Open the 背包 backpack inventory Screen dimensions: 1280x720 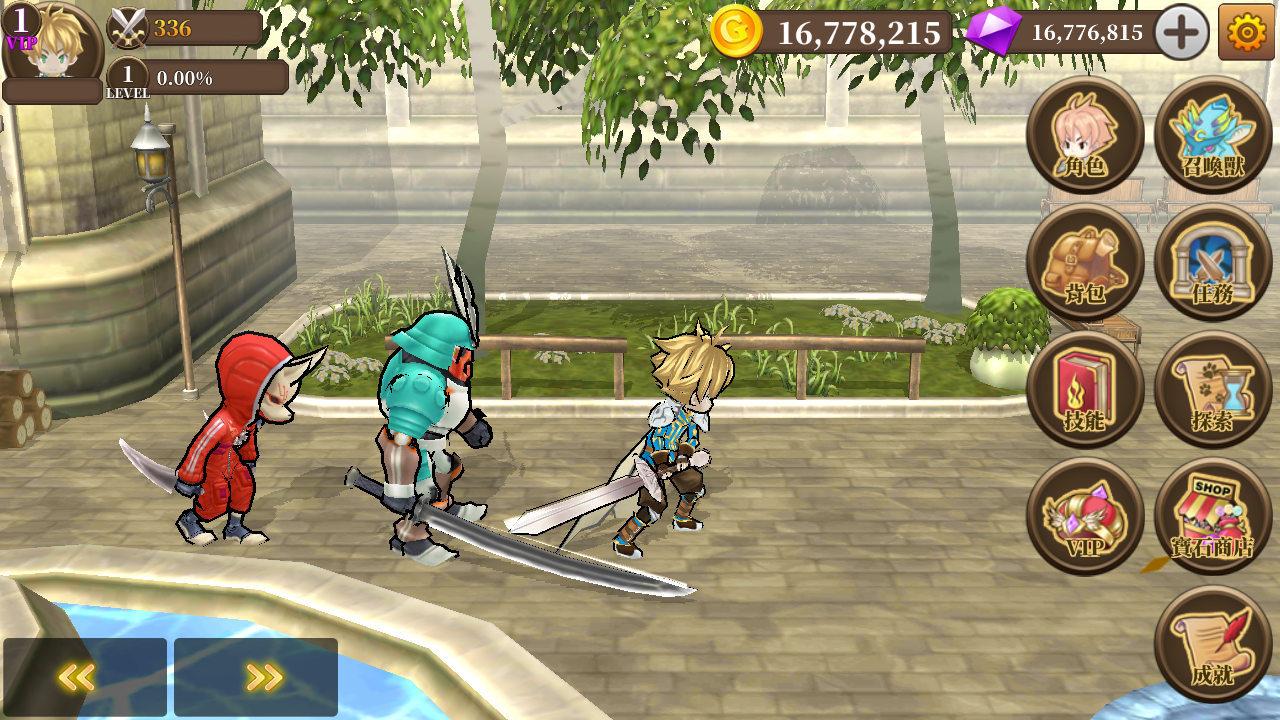1085,263
